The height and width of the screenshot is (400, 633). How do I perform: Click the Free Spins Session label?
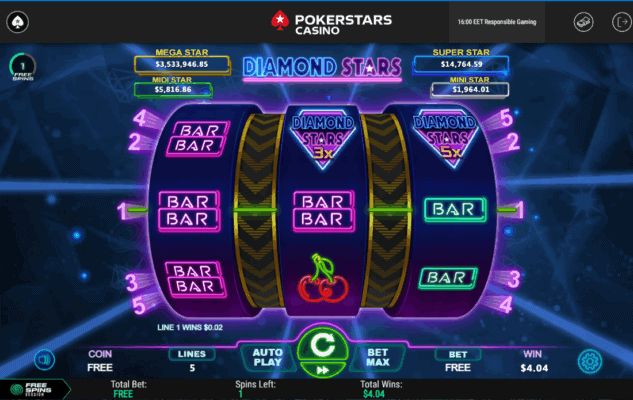coord(33,389)
